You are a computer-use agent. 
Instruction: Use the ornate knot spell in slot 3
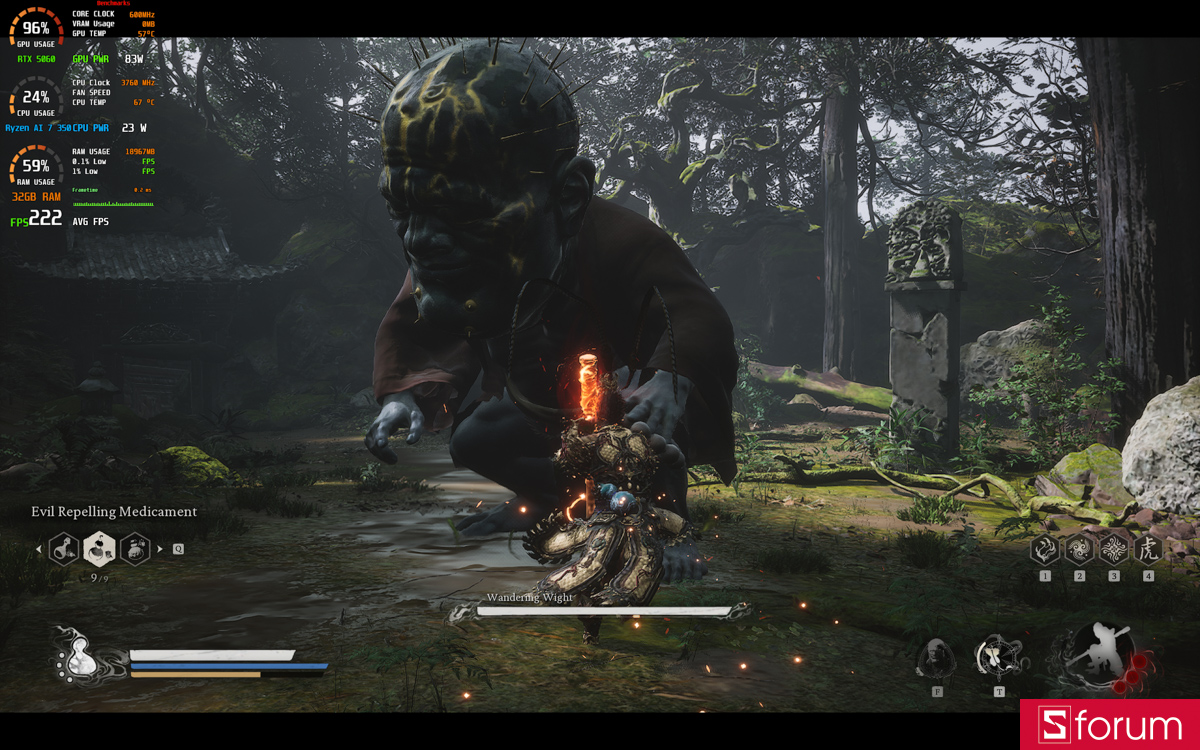[x=1114, y=549]
